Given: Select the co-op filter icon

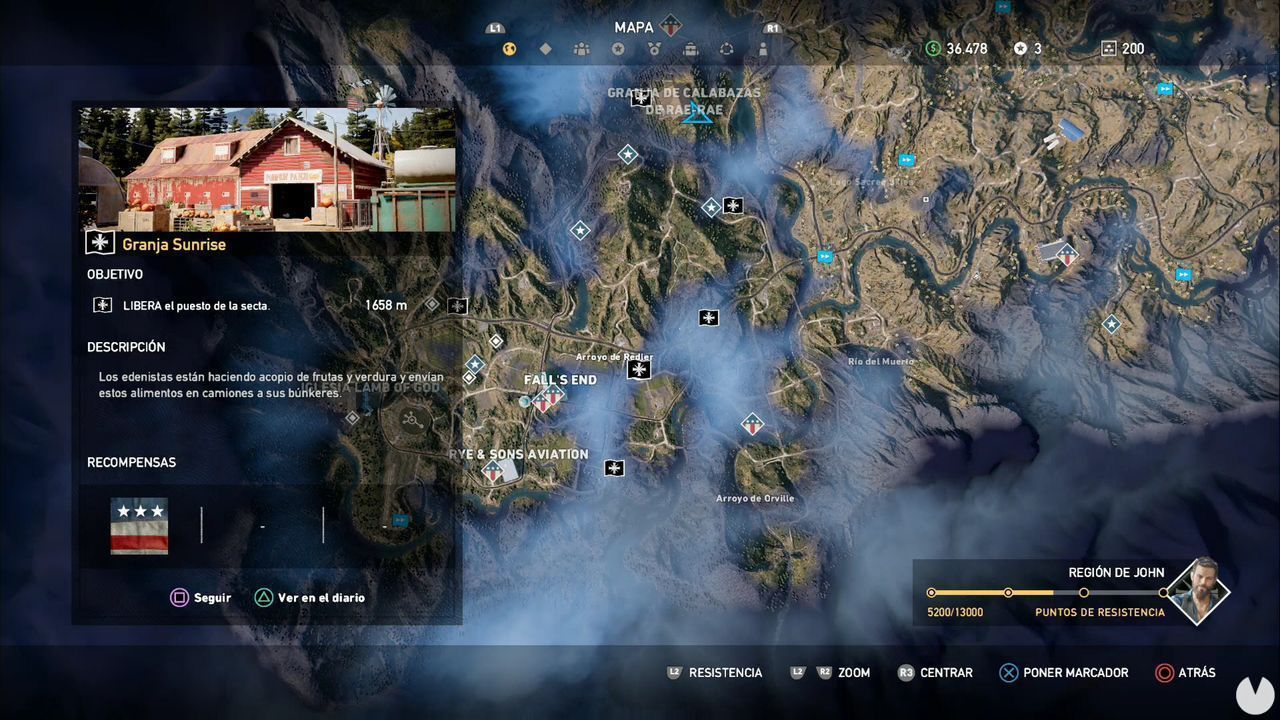Looking at the screenshot, I should click(x=727, y=48).
